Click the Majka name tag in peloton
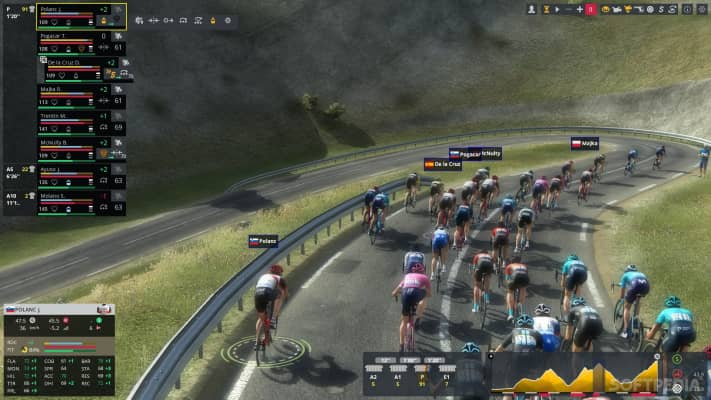 [584, 144]
